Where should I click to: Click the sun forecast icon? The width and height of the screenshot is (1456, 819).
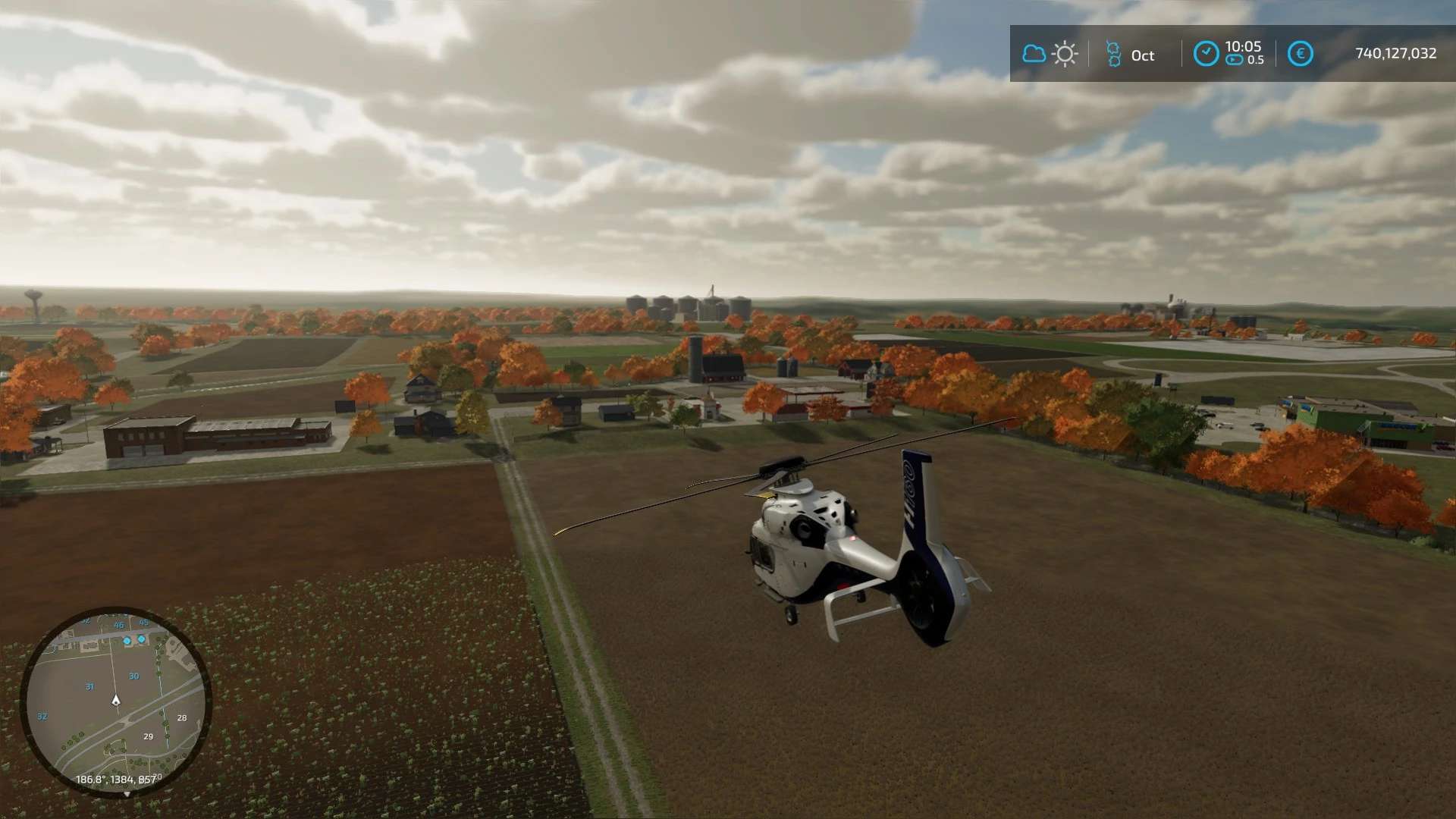click(x=1065, y=54)
